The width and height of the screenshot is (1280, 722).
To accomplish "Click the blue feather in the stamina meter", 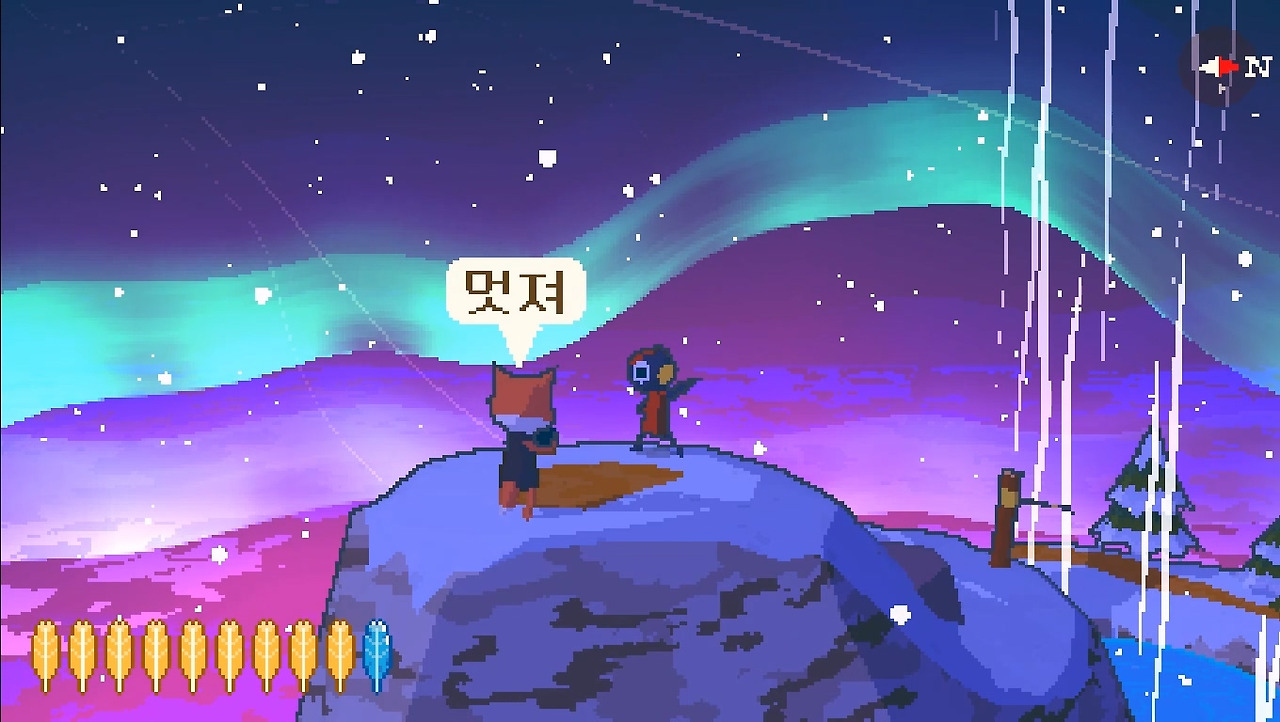I will pyautogui.click(x=377, y=655).
